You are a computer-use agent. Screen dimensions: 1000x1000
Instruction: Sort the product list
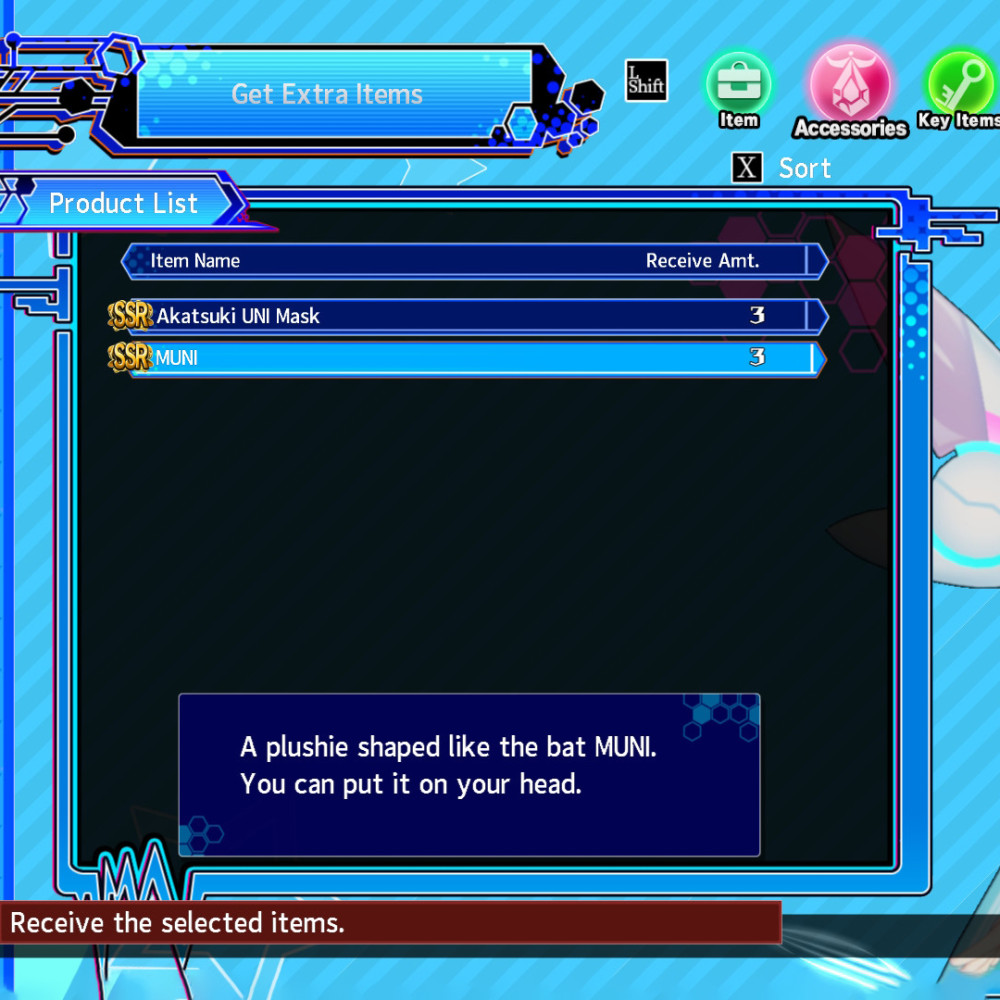(782, 168)
